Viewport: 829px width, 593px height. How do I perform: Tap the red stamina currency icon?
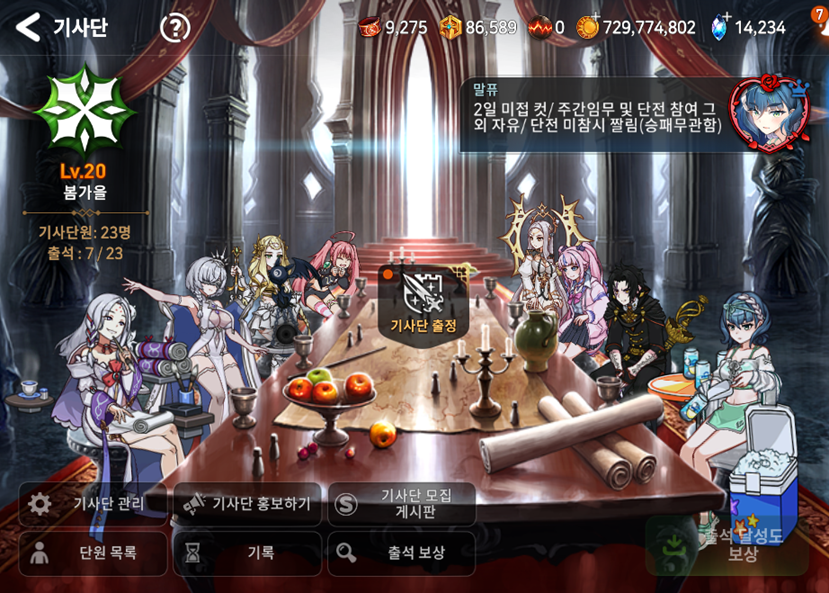tap(371, 27)
